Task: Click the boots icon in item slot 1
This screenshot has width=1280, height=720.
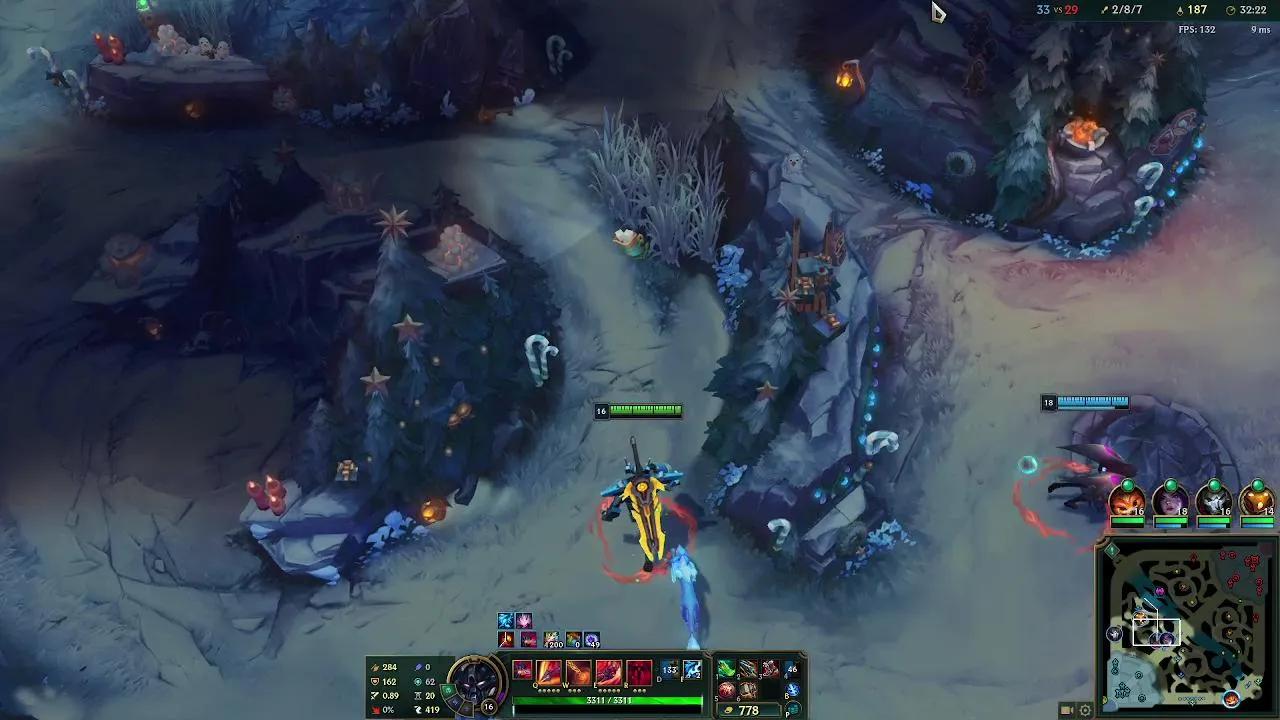Action: tap(725, 666)
